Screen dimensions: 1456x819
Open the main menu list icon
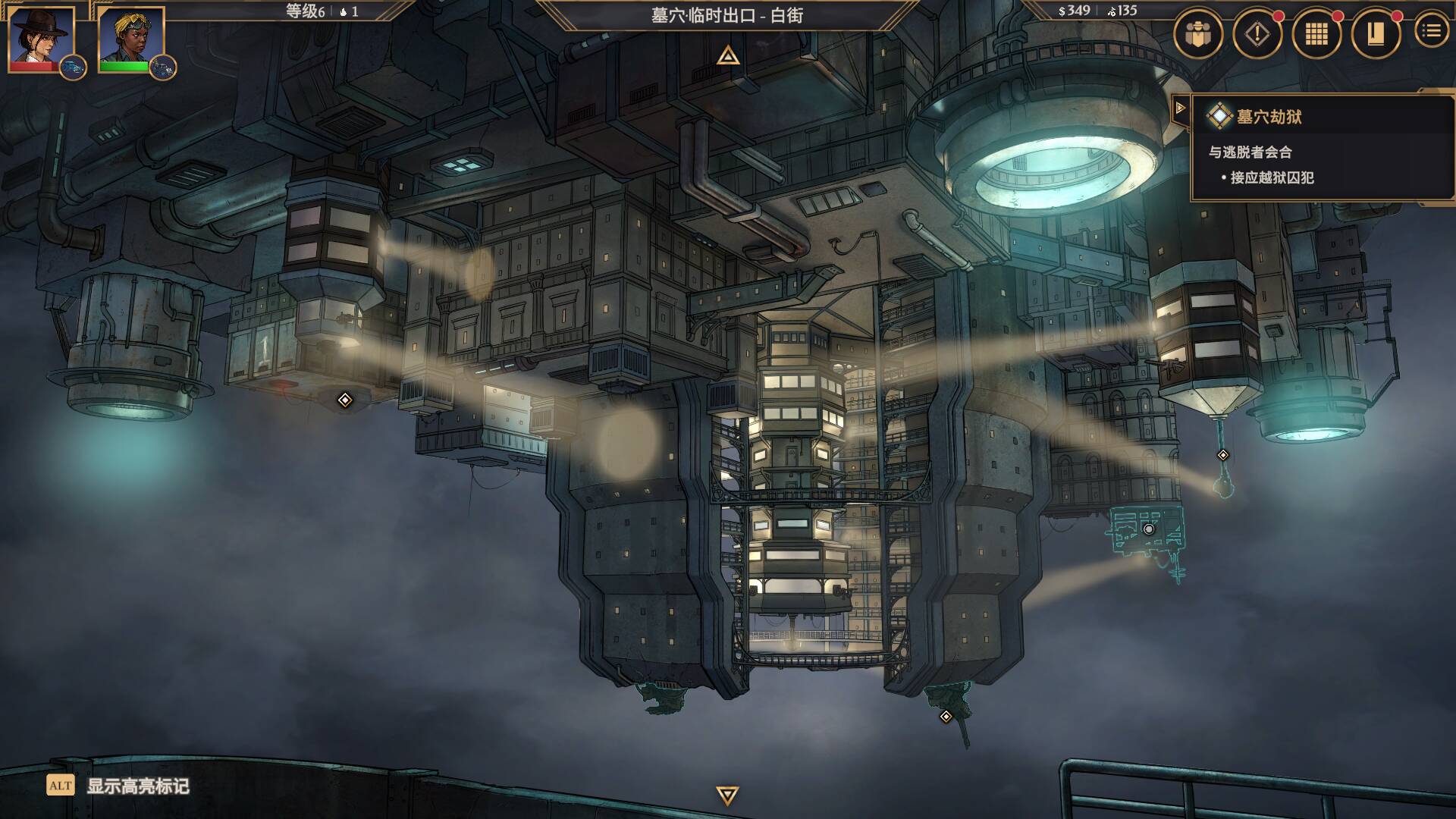point(1431,31)
